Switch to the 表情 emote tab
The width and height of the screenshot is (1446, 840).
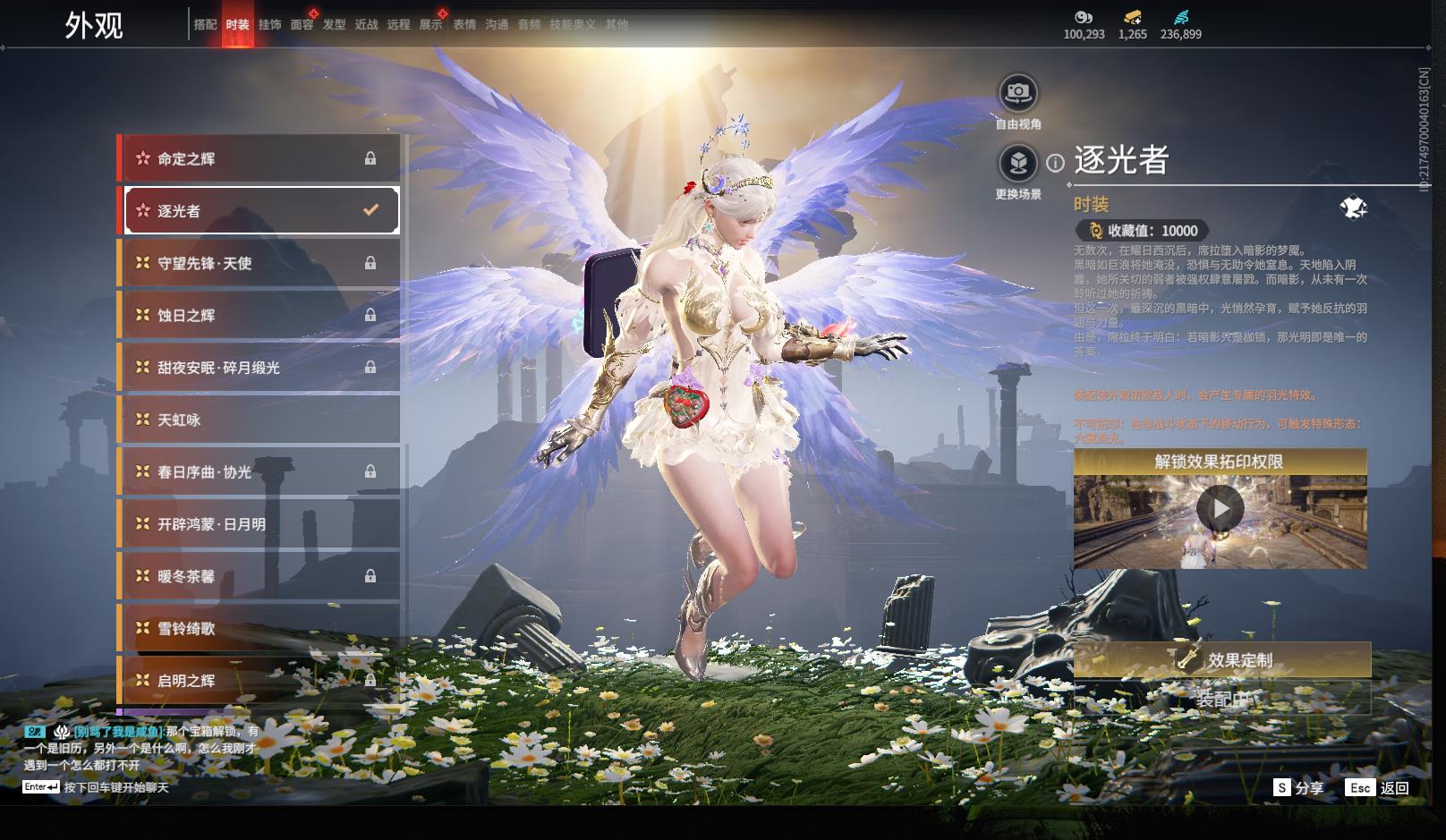tap(464, 25)
